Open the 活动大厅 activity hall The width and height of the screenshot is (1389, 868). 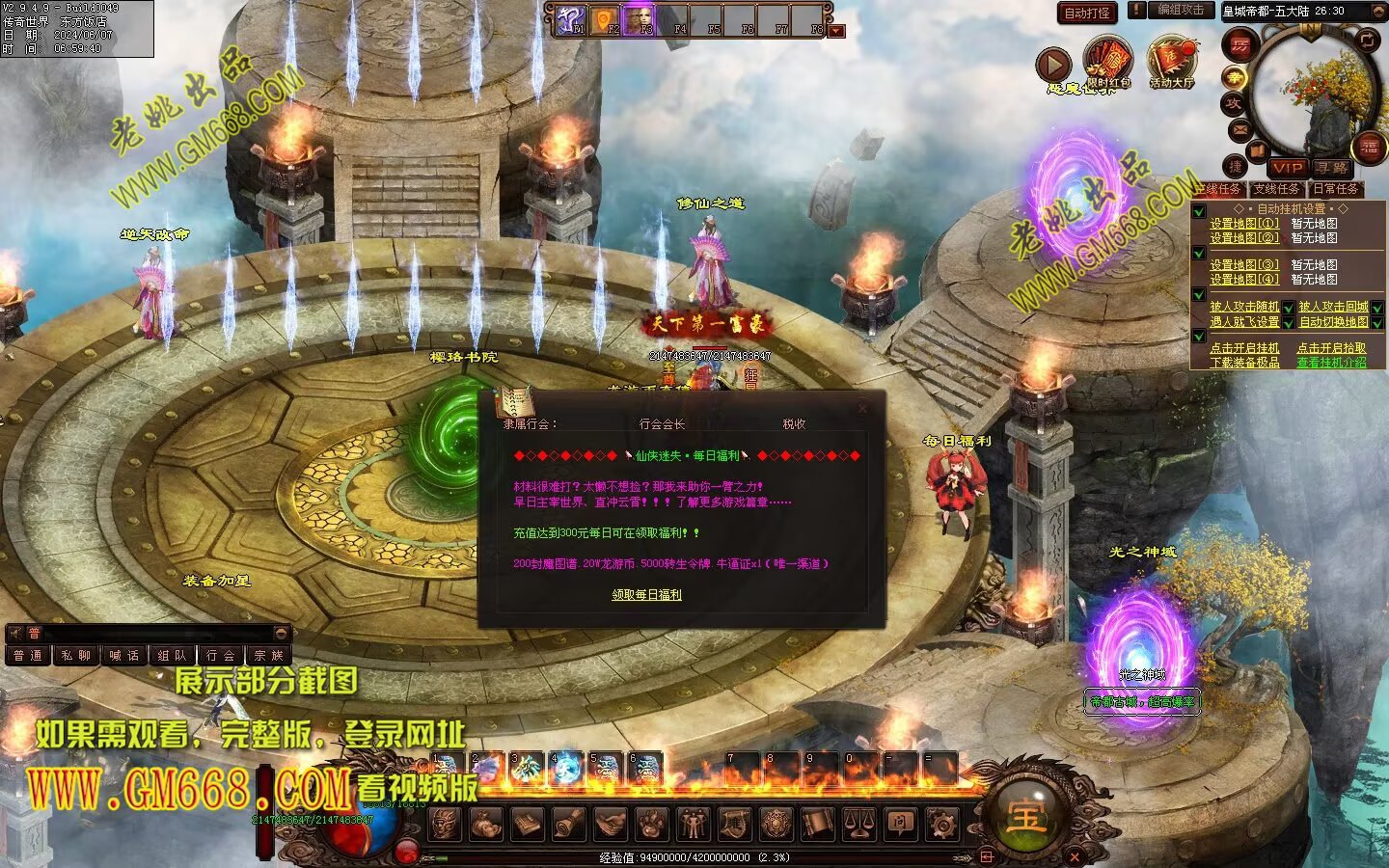[1171, 63]
